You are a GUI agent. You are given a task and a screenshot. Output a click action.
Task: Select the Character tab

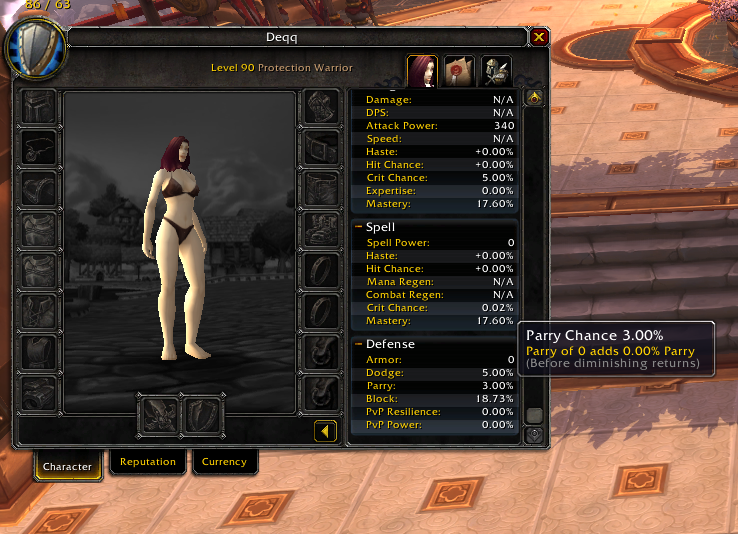click(68, 466)
